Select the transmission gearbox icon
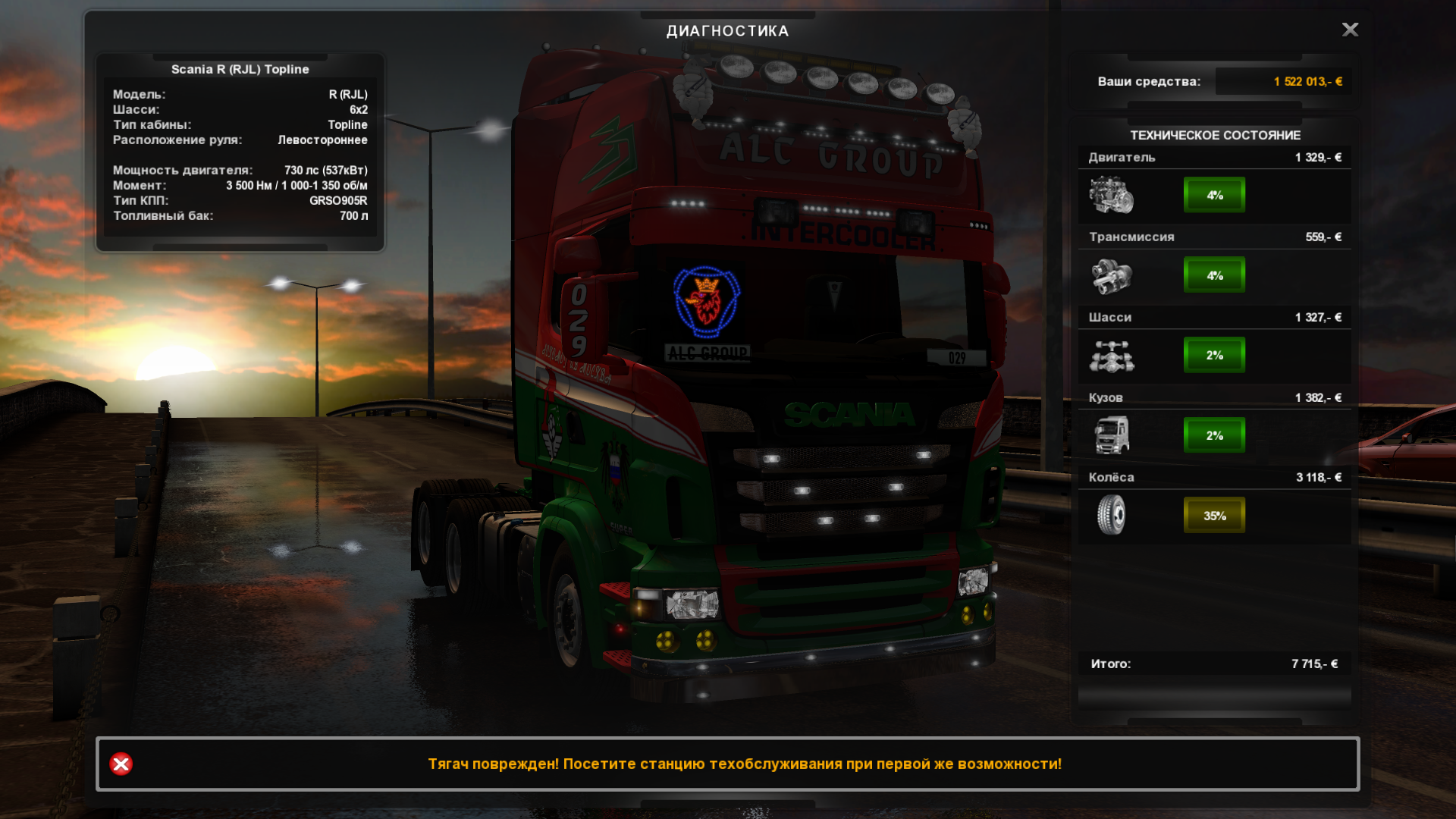Viewport: 1456px width, 819px height. click(x=1112, y=275)
